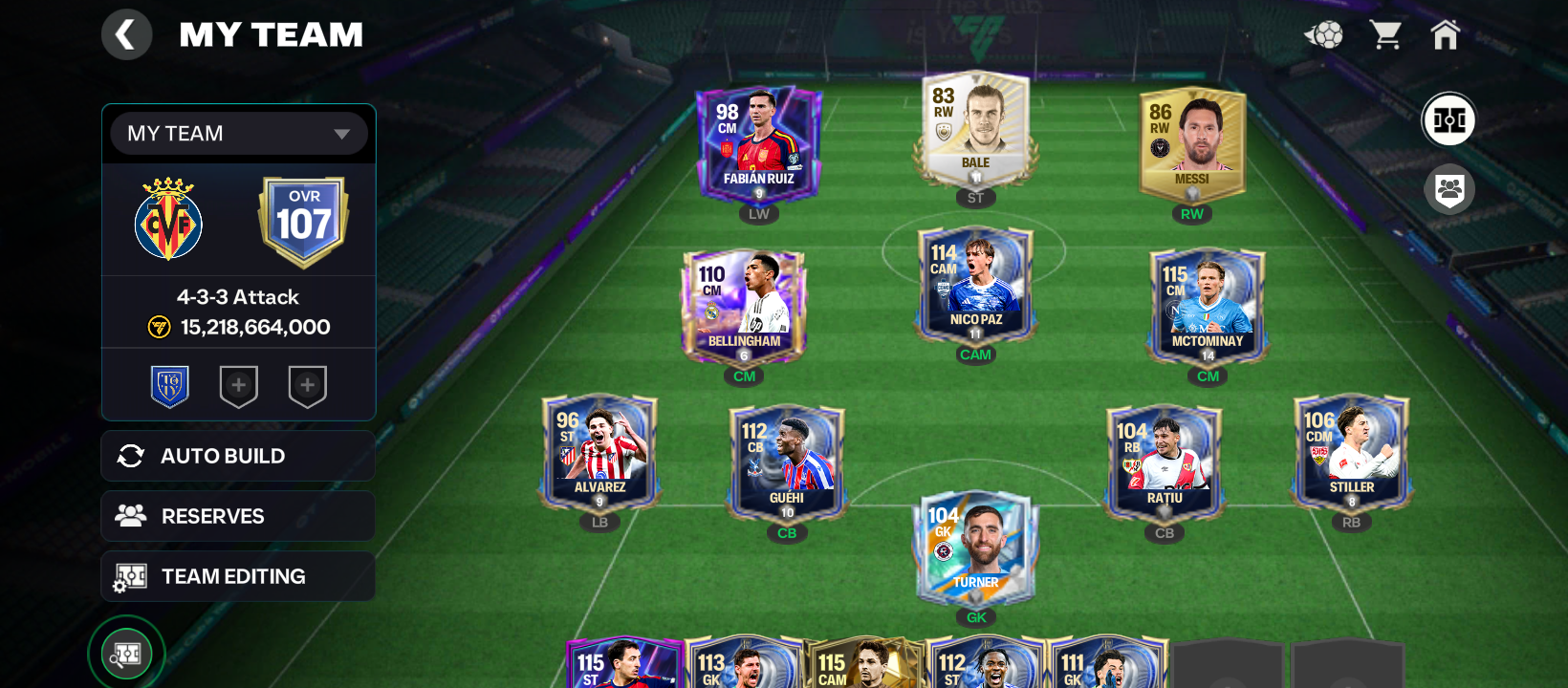The image size is (1568, 688).
Task: Go back using the arrow button
Action: click(x=126, y=35)
